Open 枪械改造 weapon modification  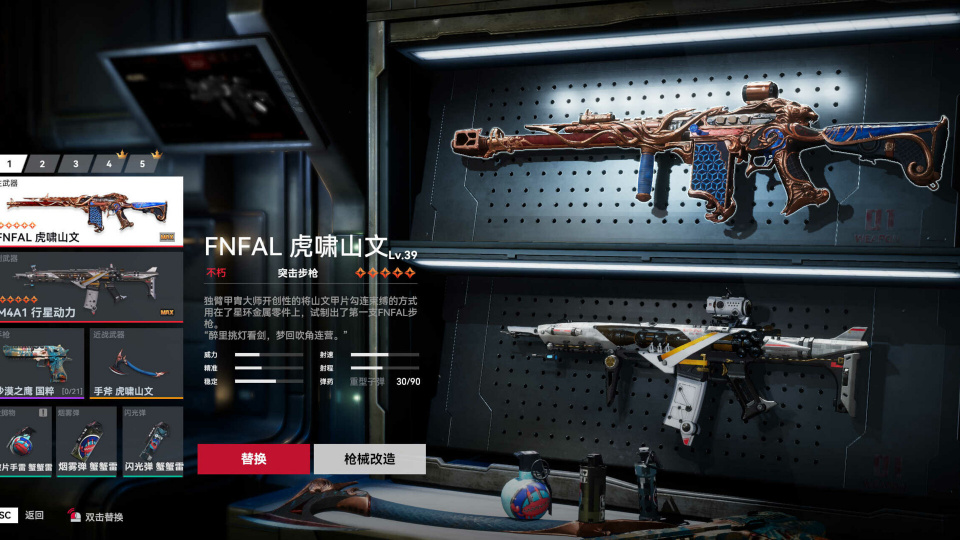click(369, 459)
